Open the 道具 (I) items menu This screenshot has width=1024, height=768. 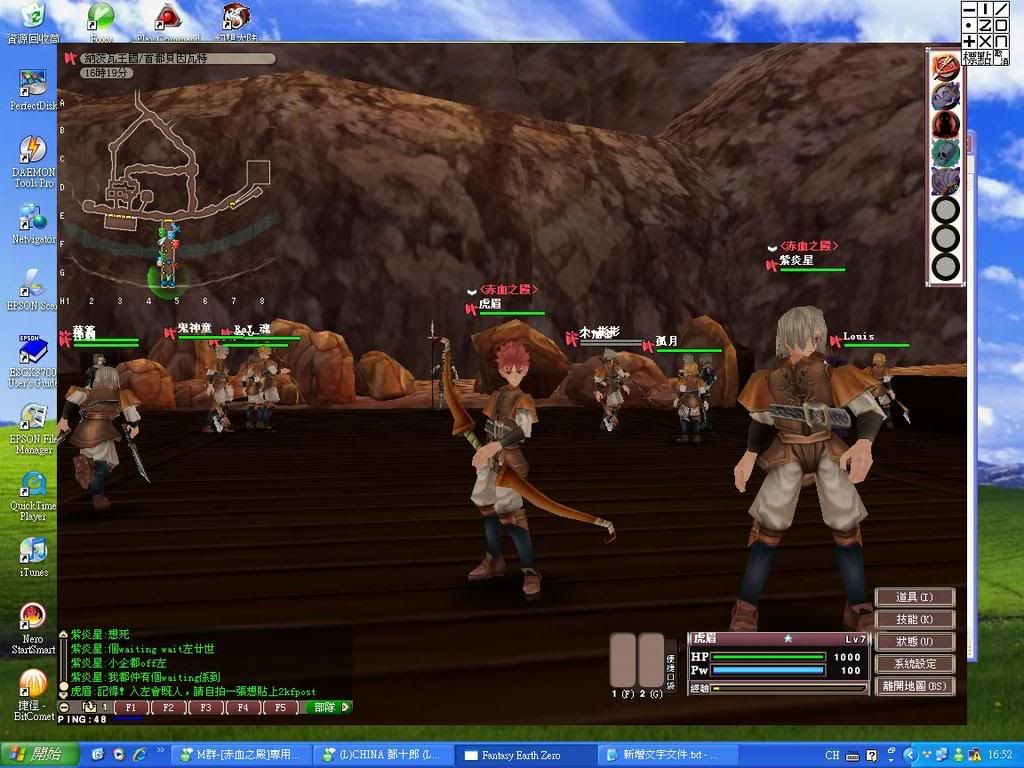(914, 597)
